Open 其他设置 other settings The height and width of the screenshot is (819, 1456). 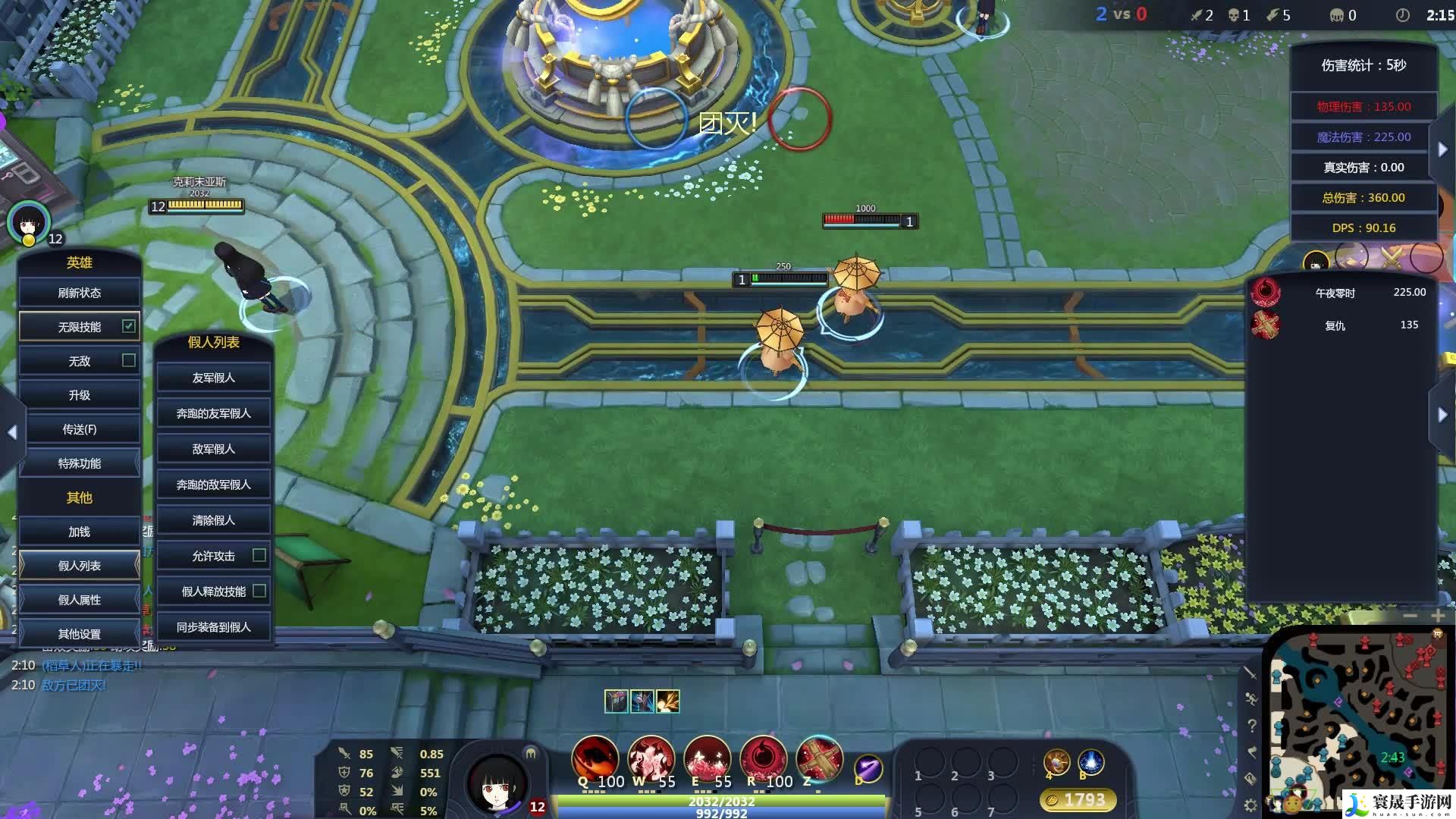coord(80,634)
